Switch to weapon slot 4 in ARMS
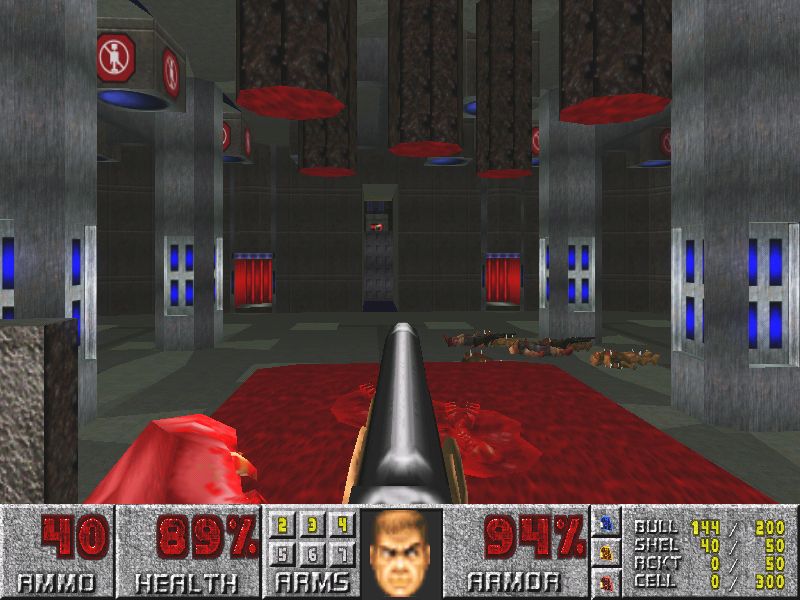 (342, 526)
